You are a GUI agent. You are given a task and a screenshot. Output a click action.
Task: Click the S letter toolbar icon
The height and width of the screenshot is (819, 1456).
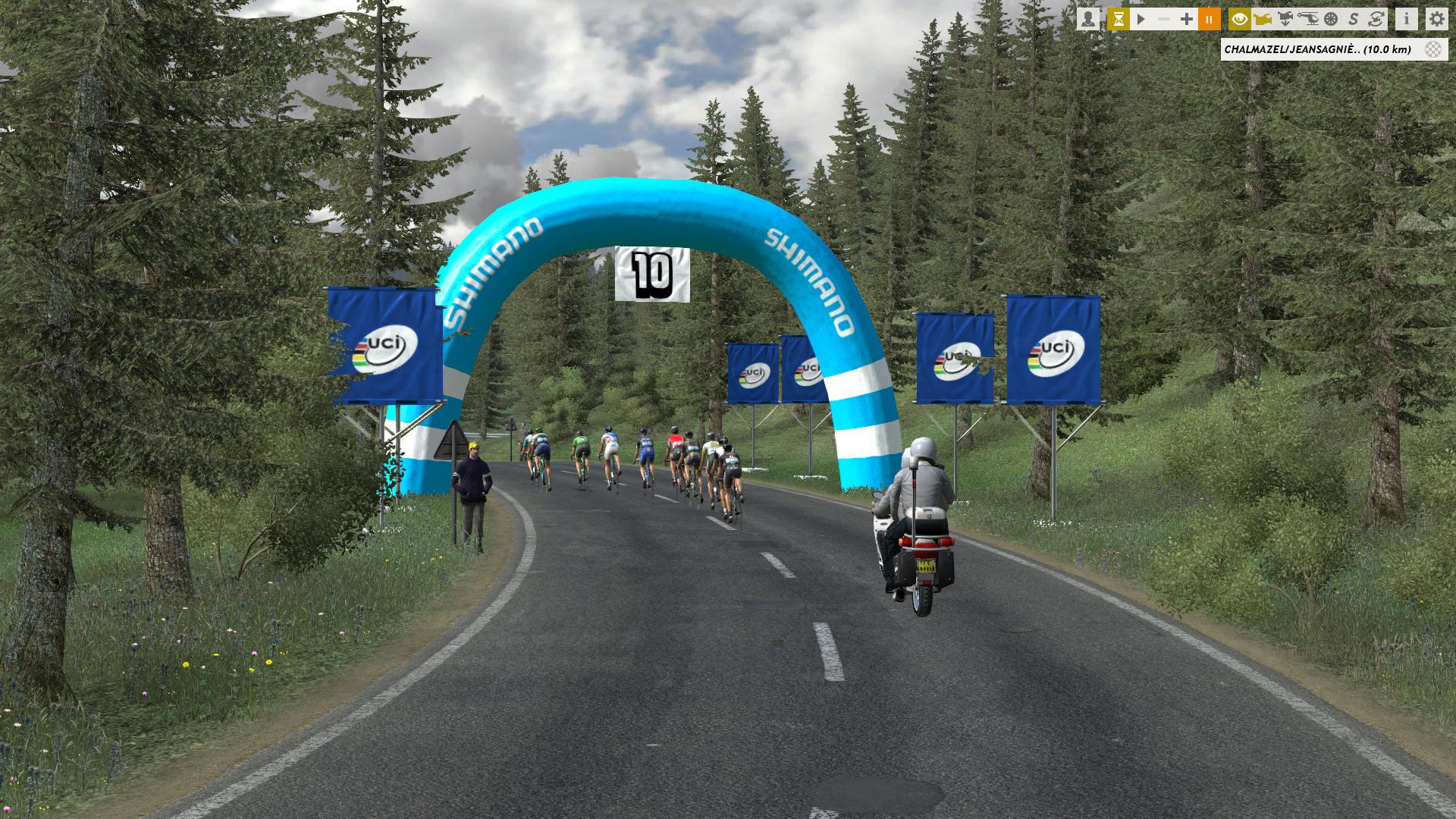[x=1354, y=19]
